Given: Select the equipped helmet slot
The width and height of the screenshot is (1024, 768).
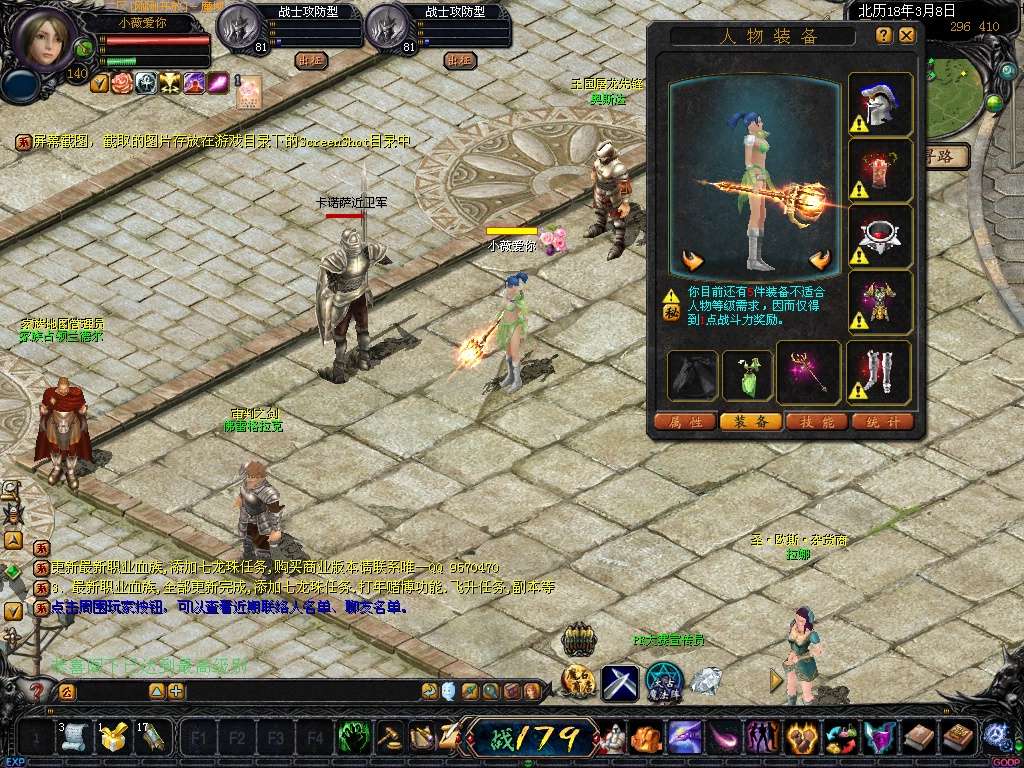Looking at the screenshot, I should tap(881, 105).
